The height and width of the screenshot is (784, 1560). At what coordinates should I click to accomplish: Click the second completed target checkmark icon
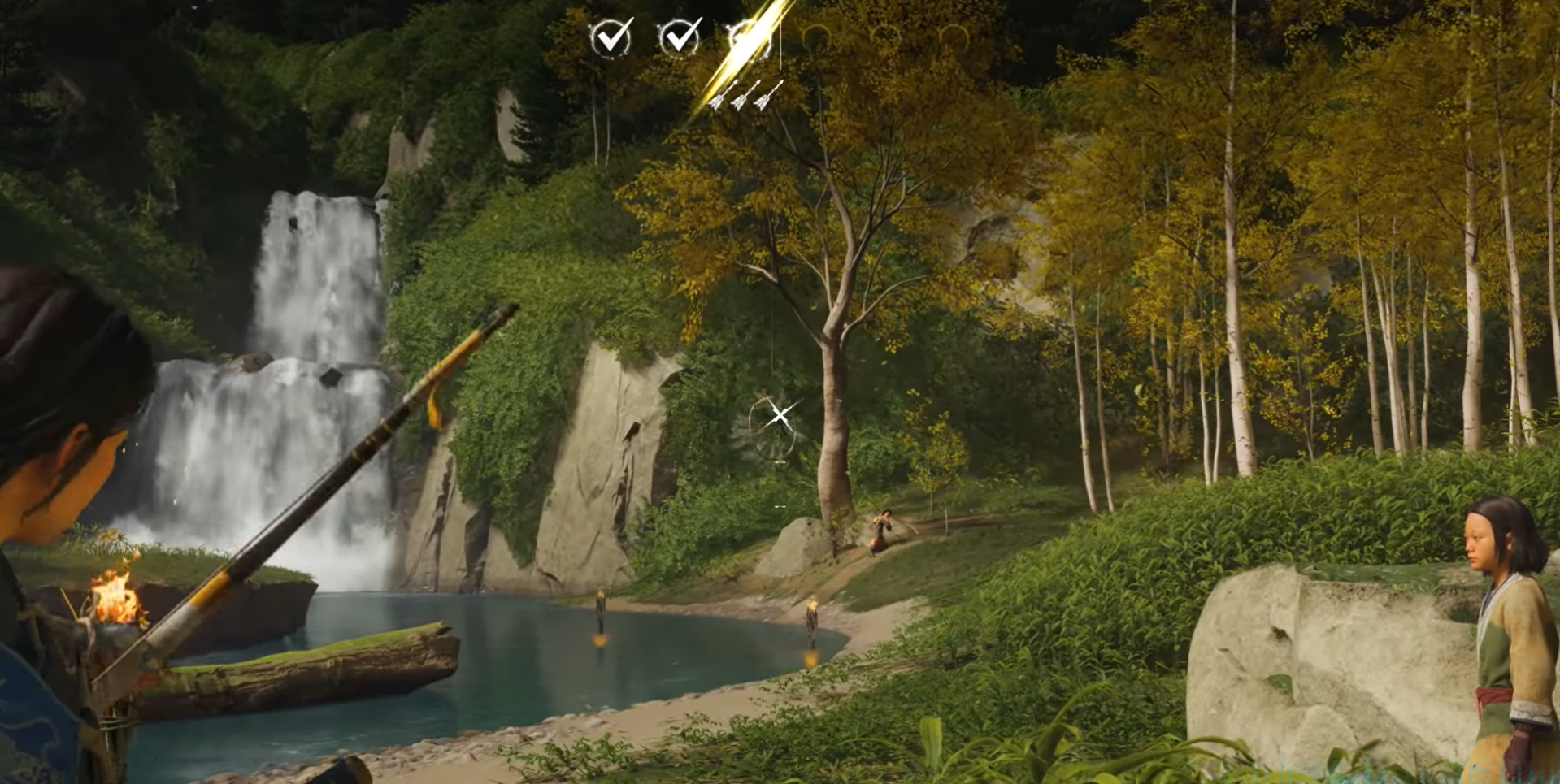click(681, 37)
